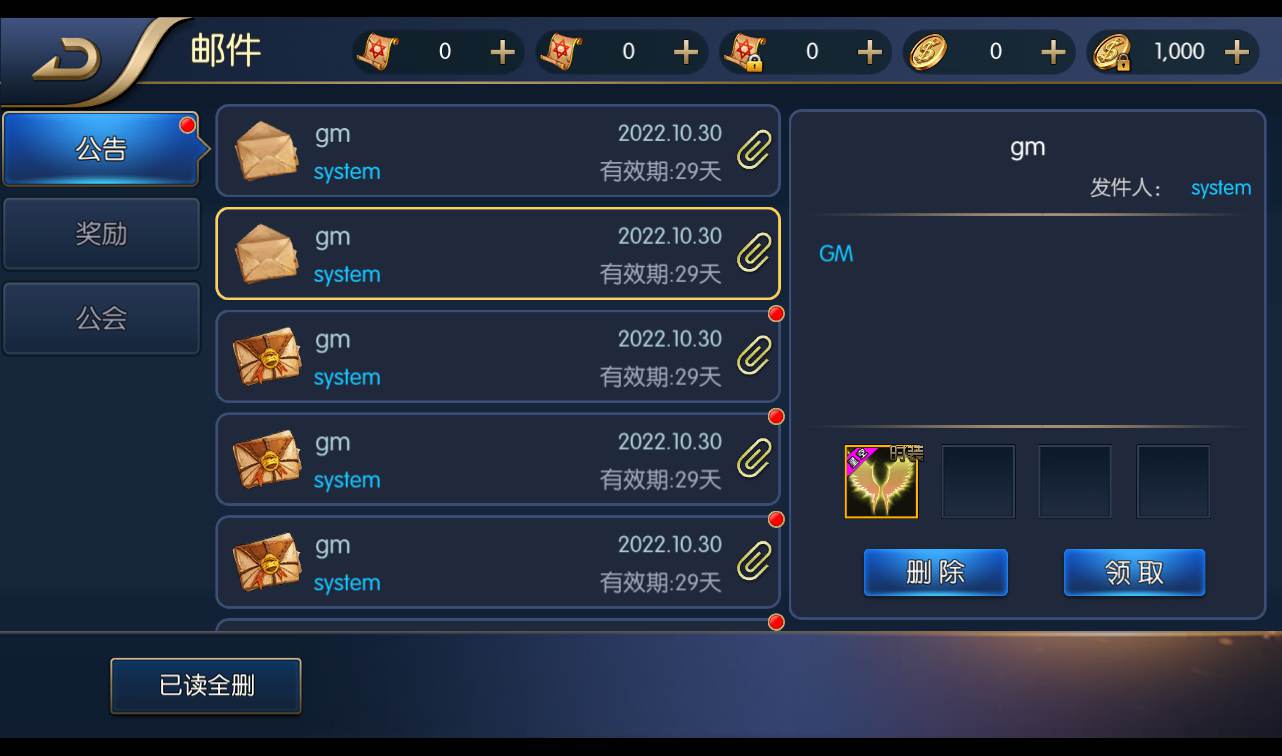This screenshot has width=1282, height=756.
Task: Click the second star scroll currency icon
Action: click(561, 51)
